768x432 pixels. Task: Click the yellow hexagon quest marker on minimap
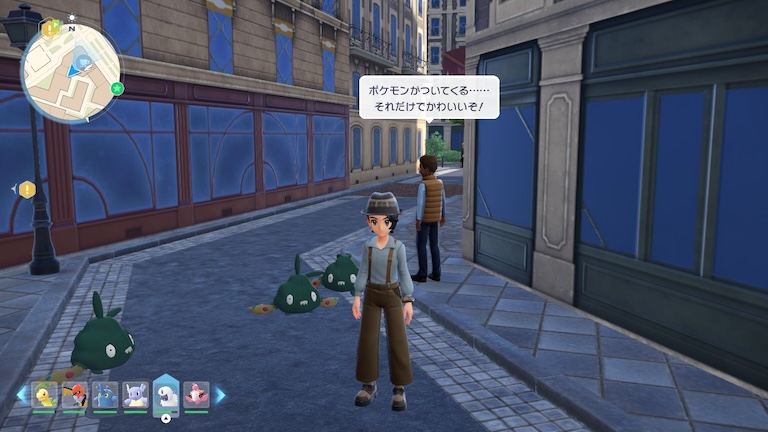52,29
